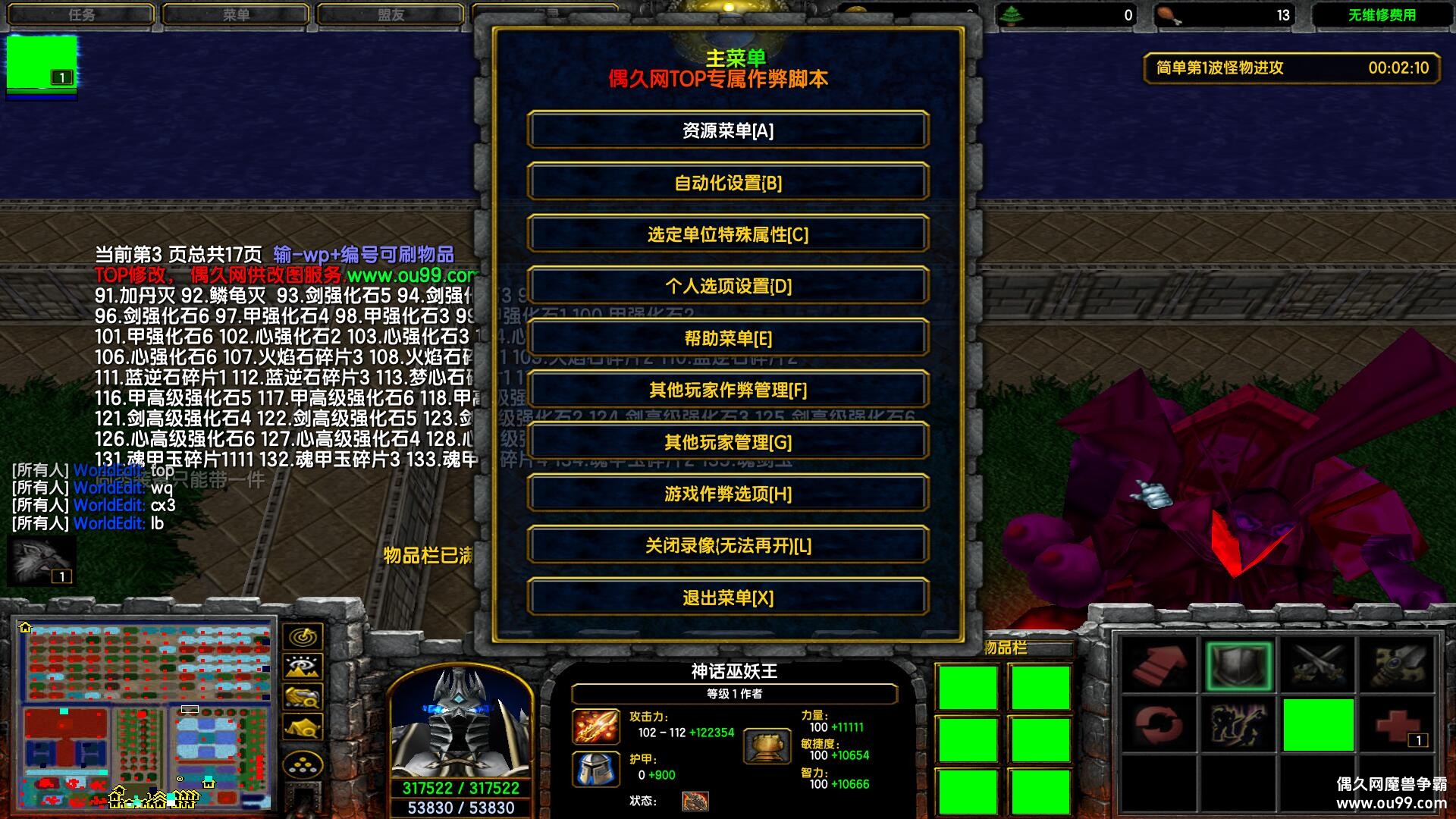This screenshot has height=819, width=1456.
Task: Click the tent camp icon beside the minimap
Action: click(x=303, y=726)
